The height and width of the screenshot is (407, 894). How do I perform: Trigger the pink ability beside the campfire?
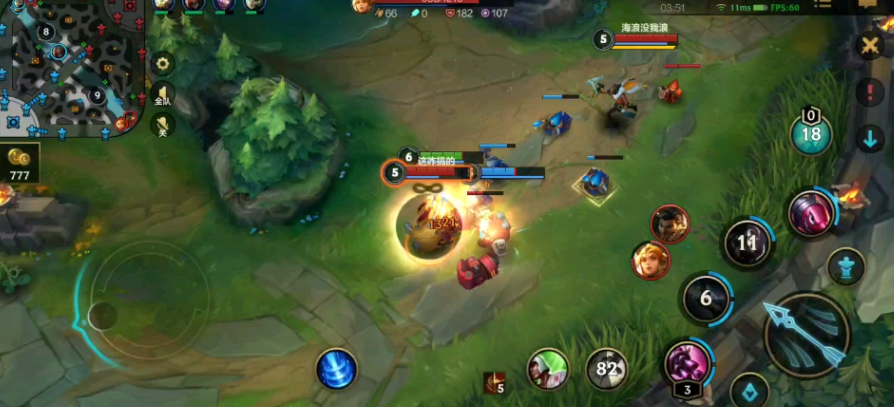click(811, 213)
